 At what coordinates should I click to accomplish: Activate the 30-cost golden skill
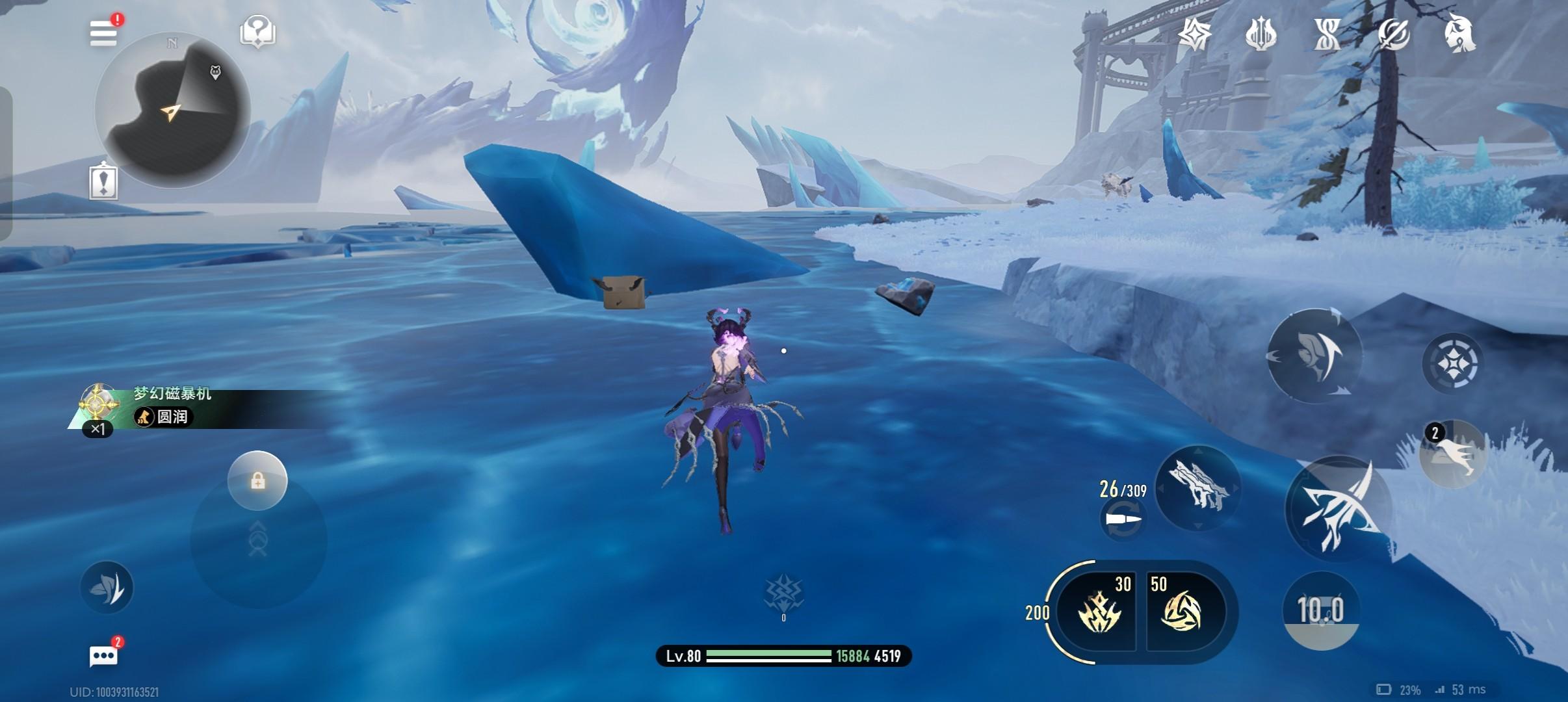1097,611
